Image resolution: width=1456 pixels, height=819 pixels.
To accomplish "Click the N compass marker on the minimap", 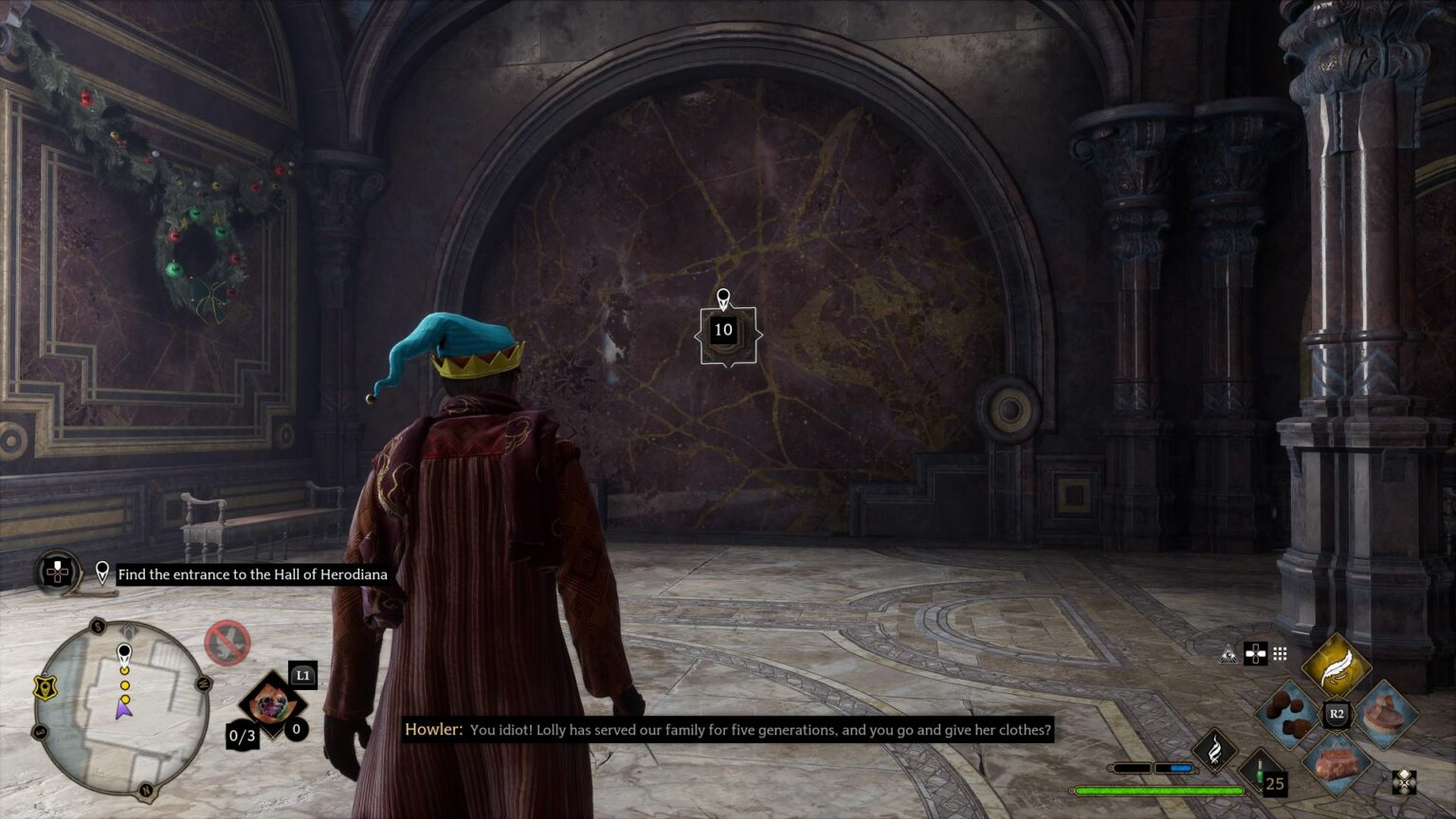I will (146, 790).
